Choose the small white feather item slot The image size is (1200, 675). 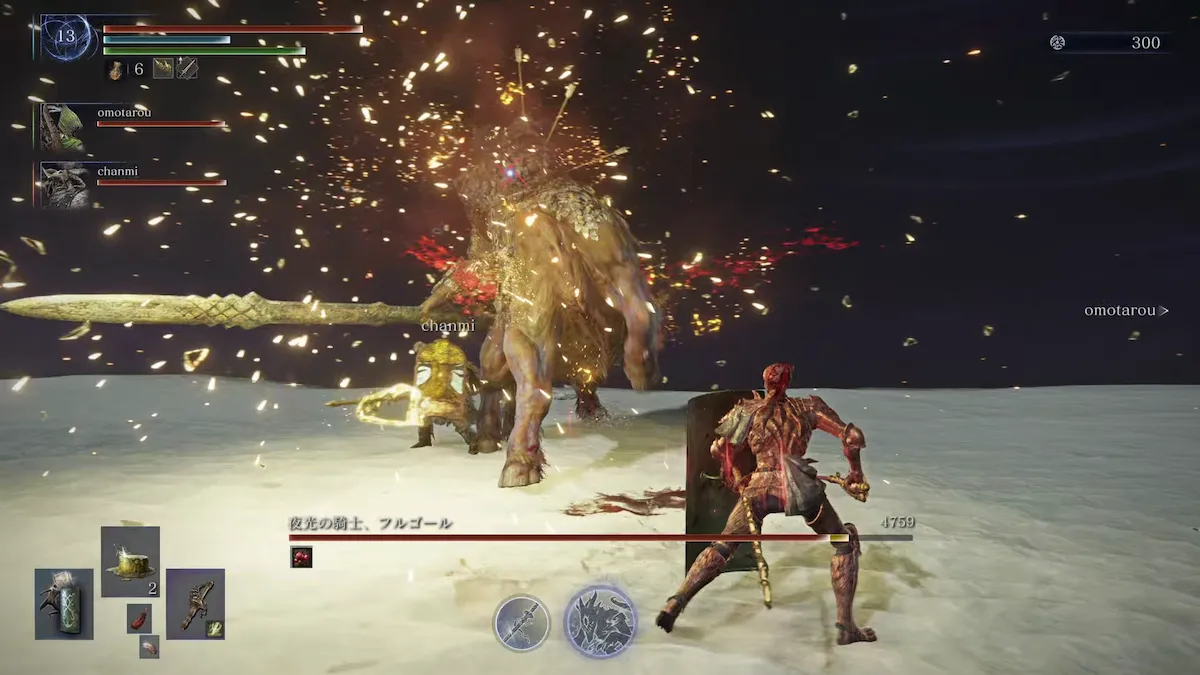click(x=149, y=647)
